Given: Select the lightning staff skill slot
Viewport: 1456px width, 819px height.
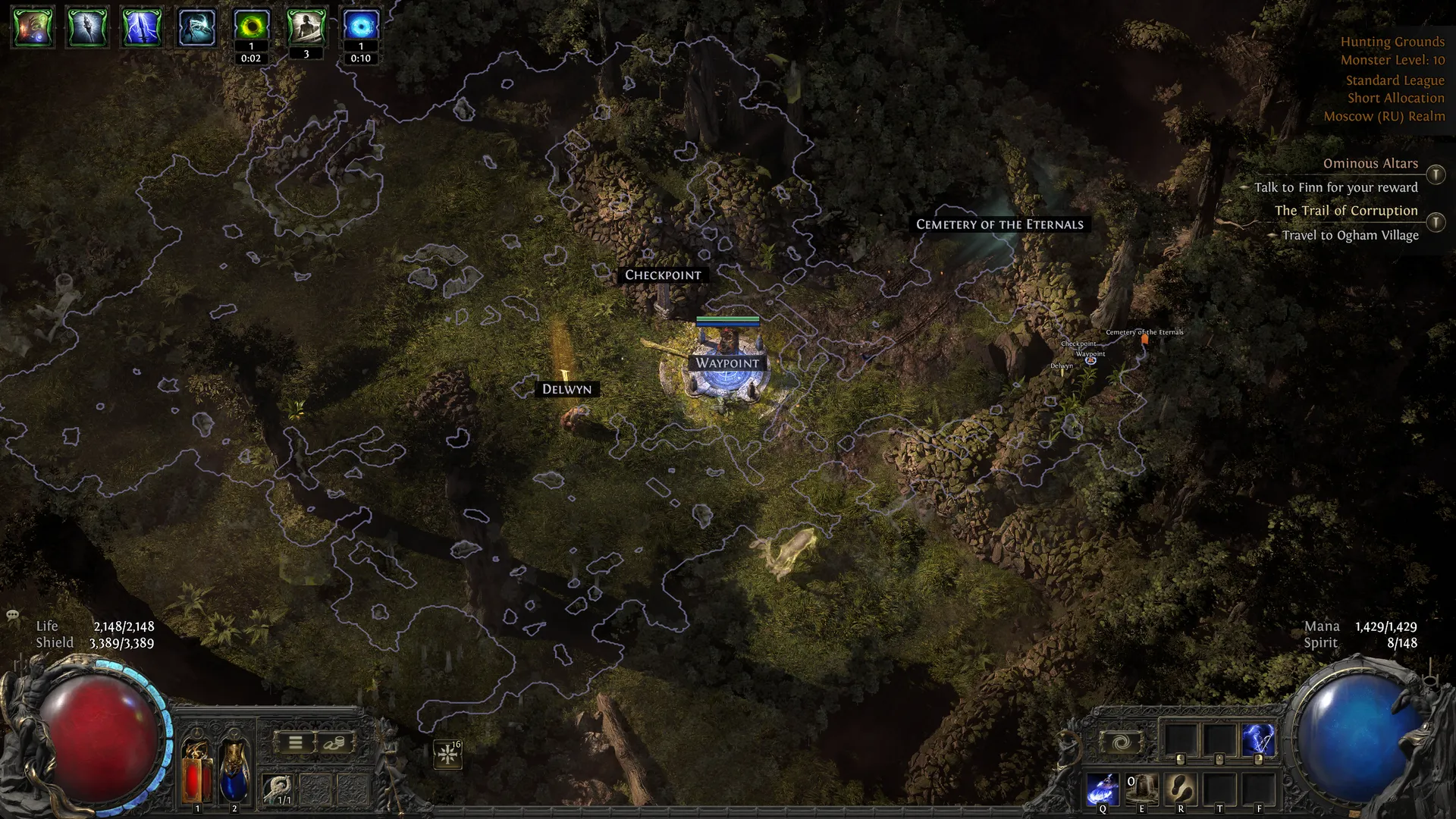Looking at the screenshot, I should pos(1258,739).
